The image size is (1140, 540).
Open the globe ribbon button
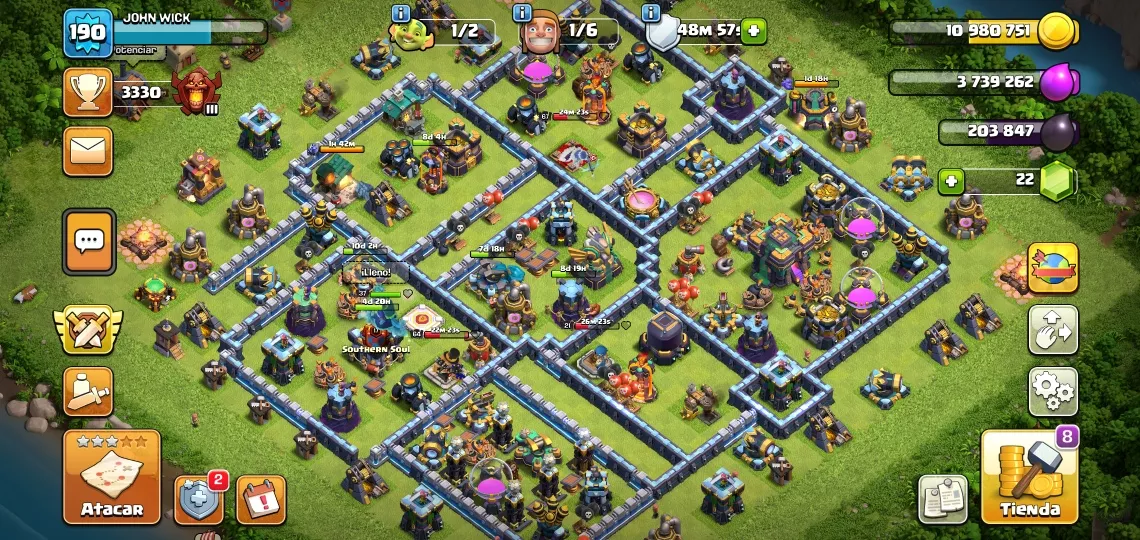(x=1053, y=268)
